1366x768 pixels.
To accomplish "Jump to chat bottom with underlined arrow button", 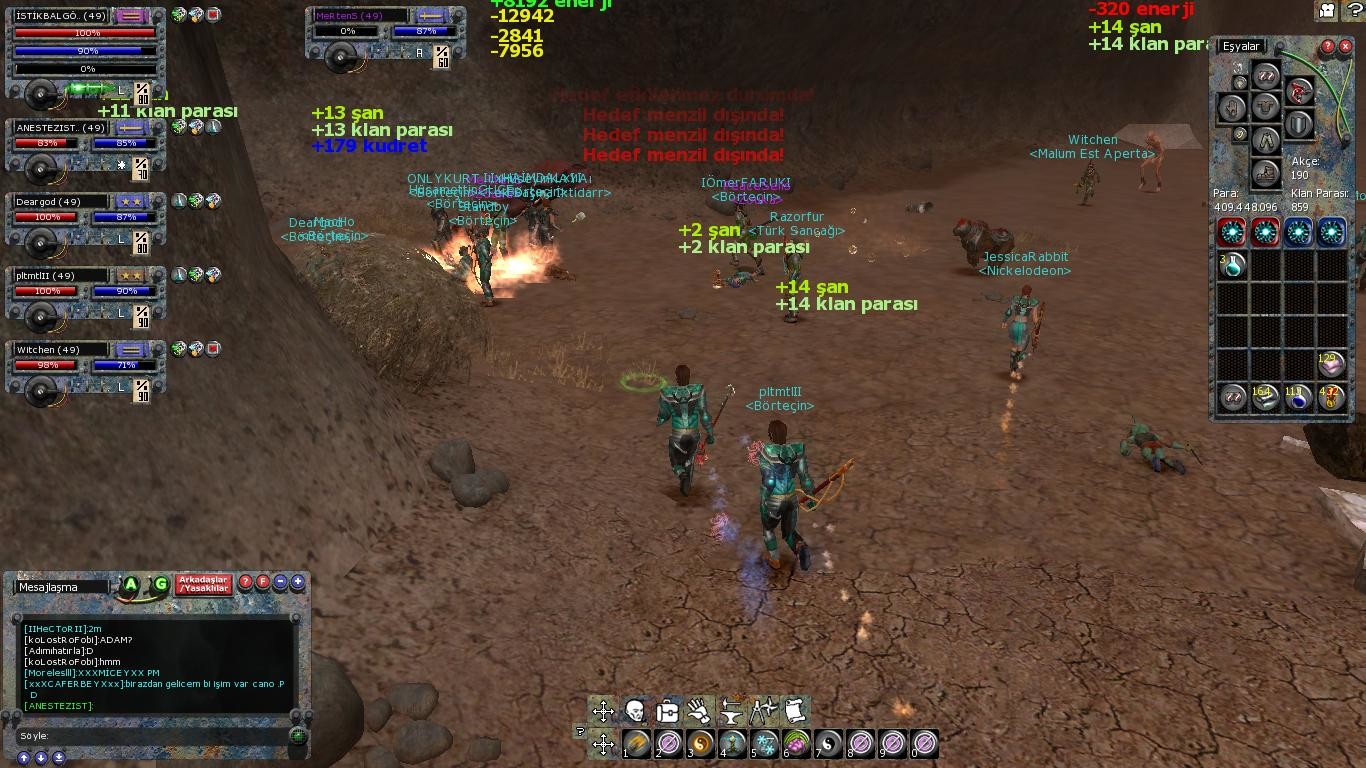I will (x=59, y=757).
